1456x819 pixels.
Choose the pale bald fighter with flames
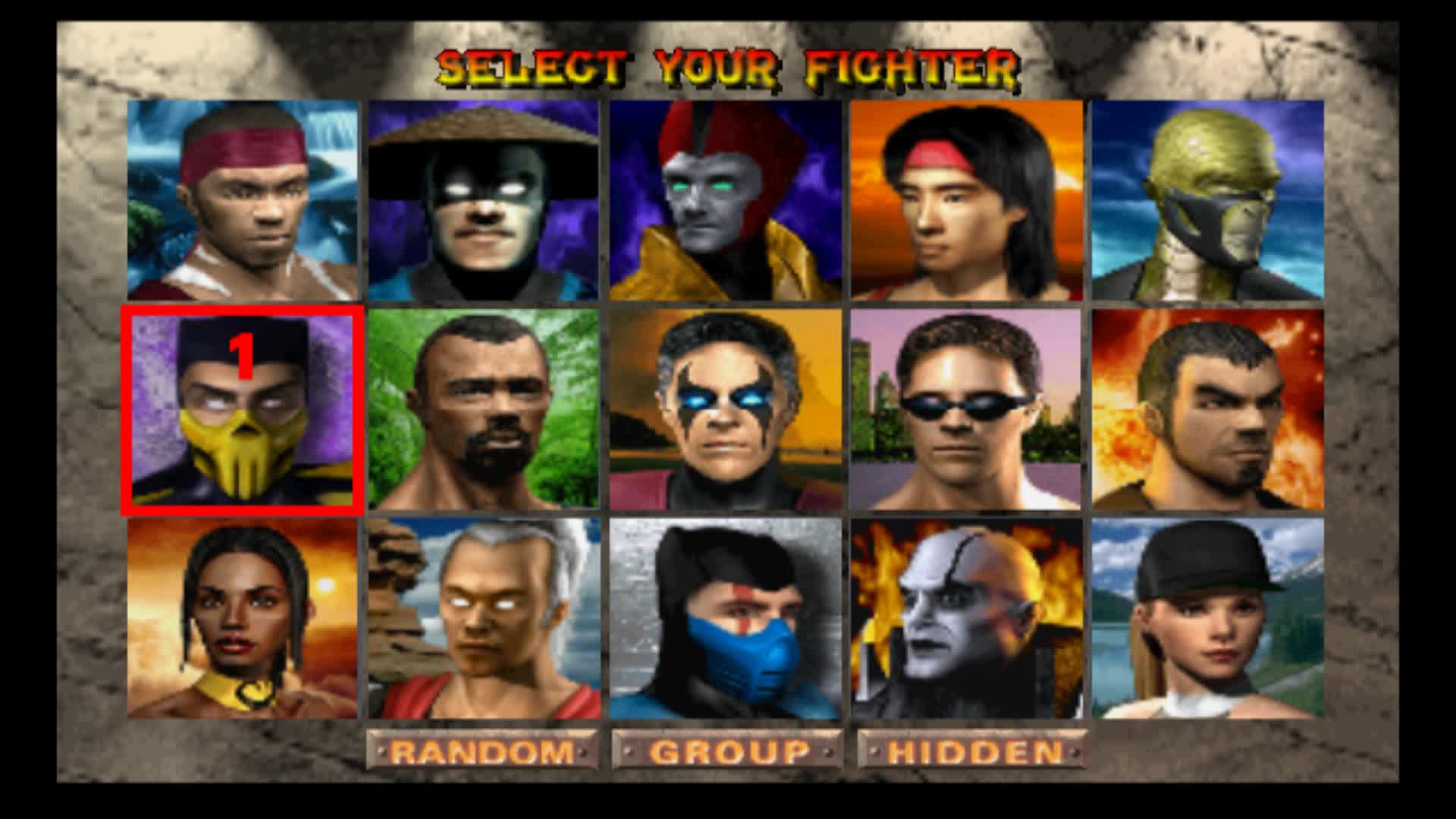click(966, 618)
